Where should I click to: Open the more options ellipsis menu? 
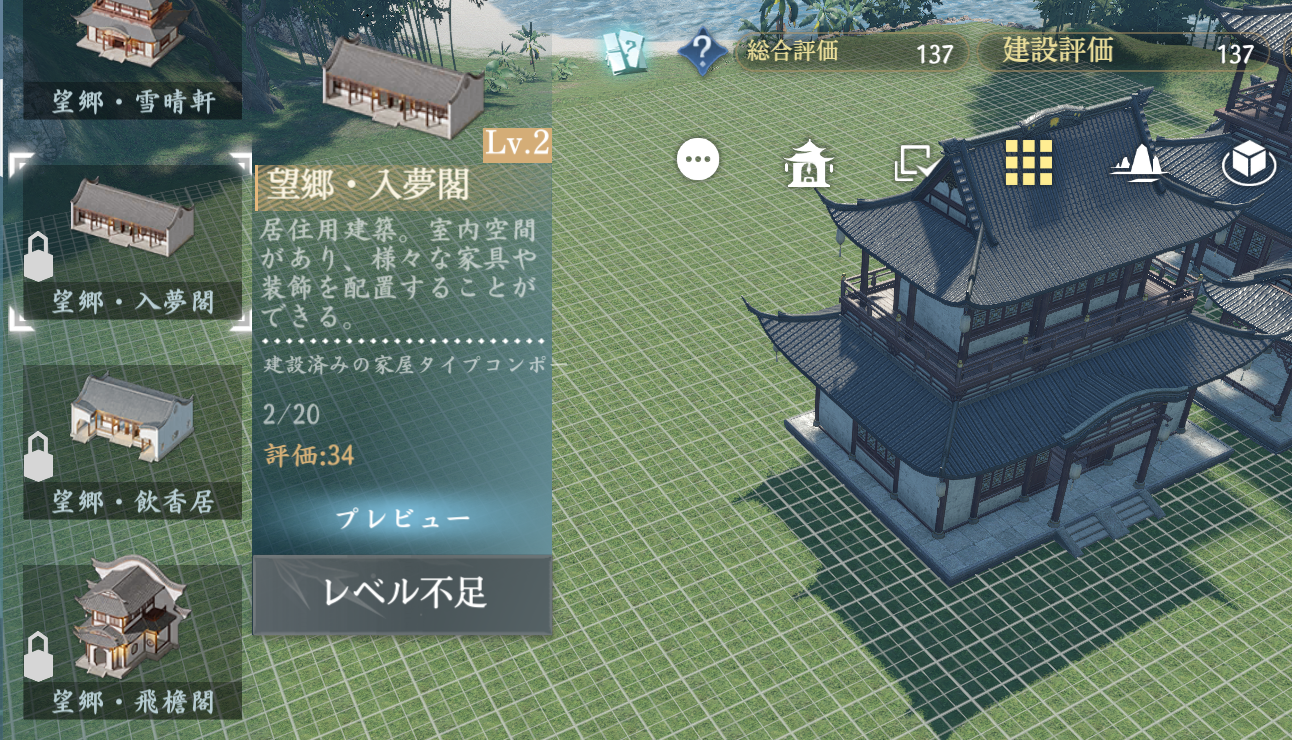(698, 157)
